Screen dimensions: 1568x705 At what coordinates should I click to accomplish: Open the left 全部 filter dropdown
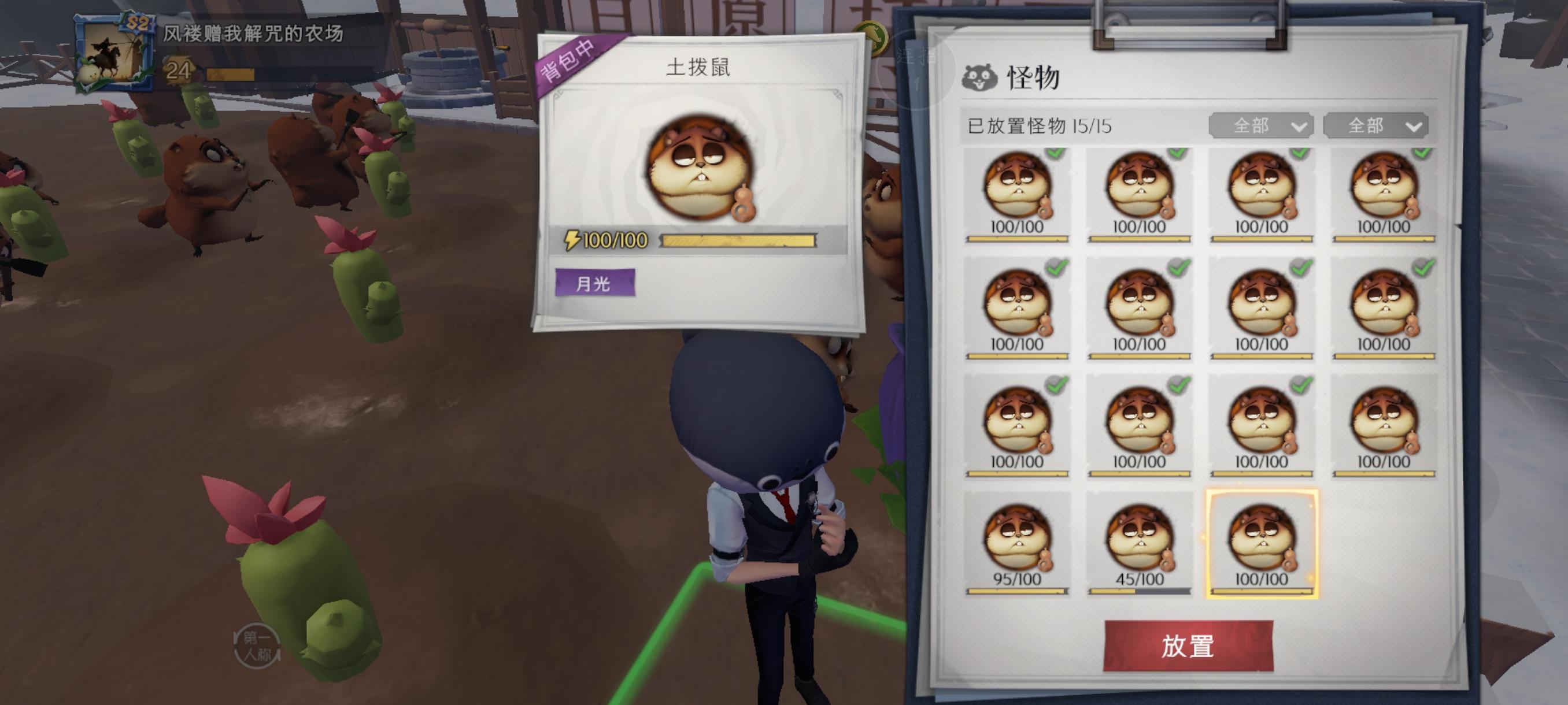[x=1262, y=126]
